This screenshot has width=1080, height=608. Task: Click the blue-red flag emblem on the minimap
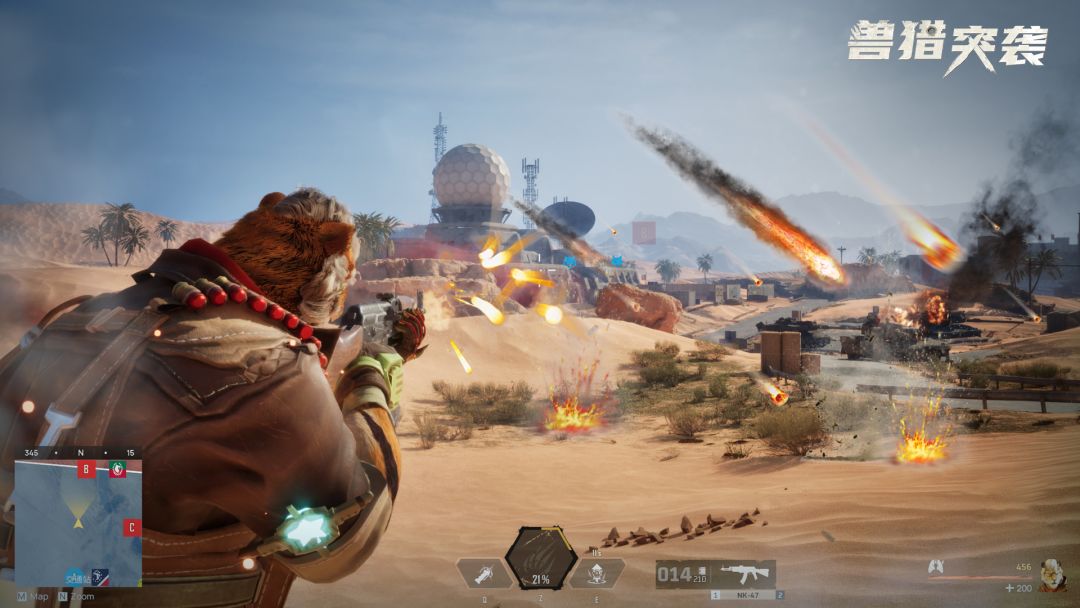tap(100, 576)
